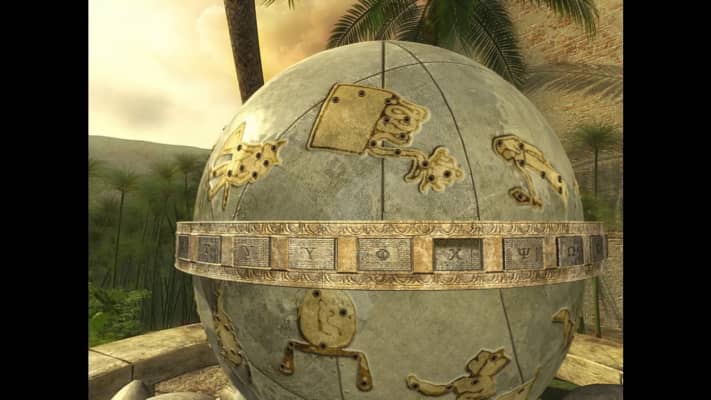Select the Upsilon letter tile

pyautogui.click(x=312, y=253)
